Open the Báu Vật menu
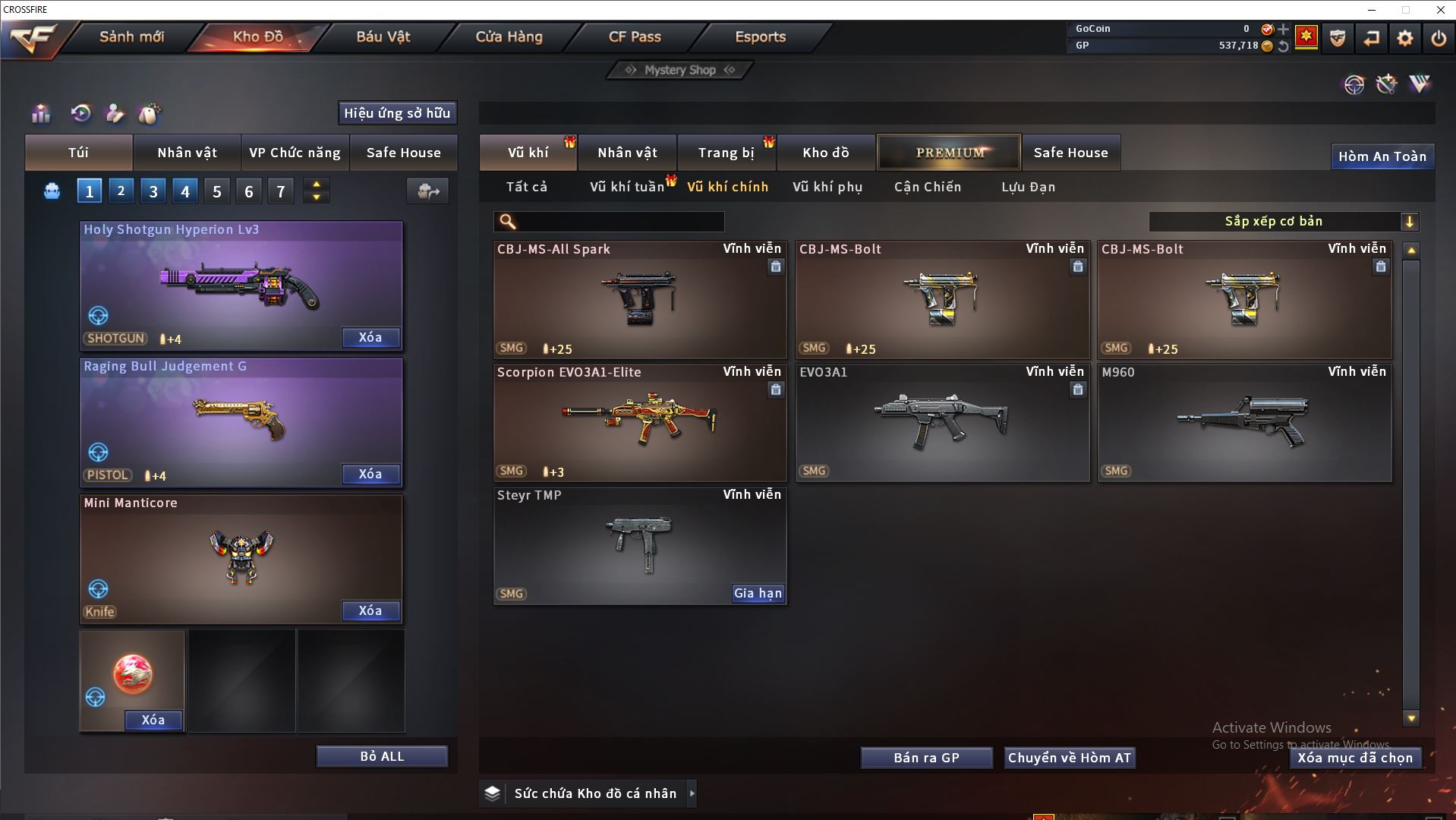1456x820 pixels. click(x=383, y=36)
